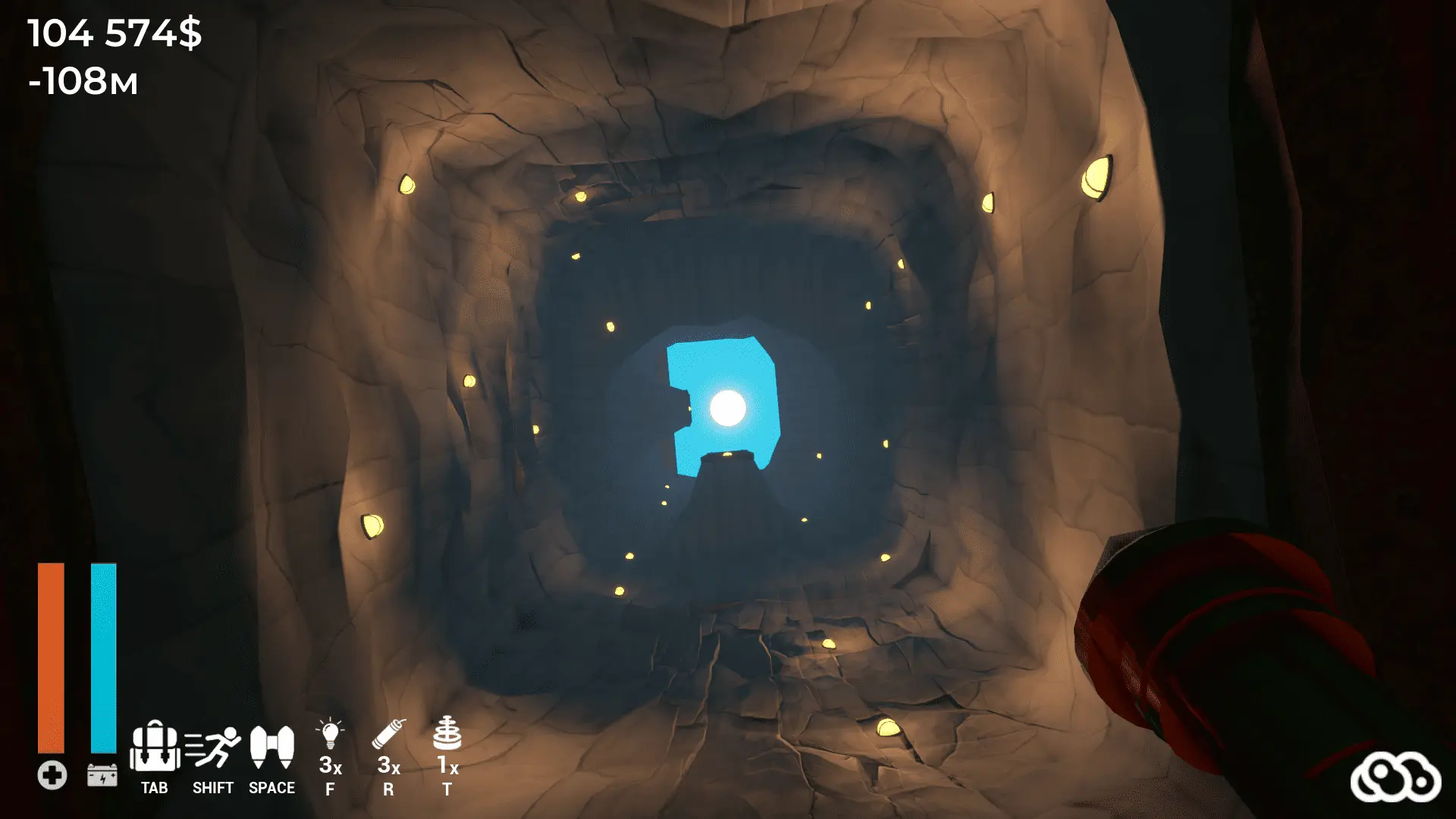Click the health cross icon
The image size is (1456, 819).
tap(51, 774)
